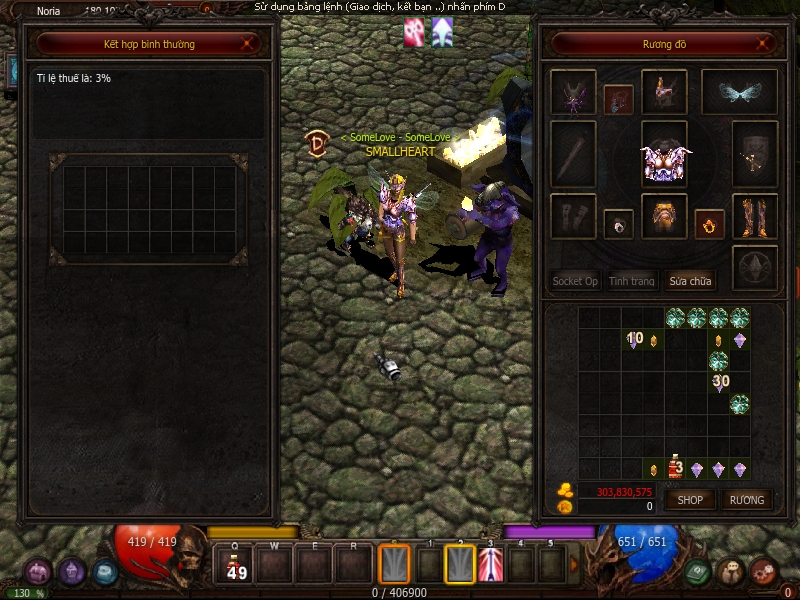
Task: Select the equipped gloves slot
Action: (573, 216)
